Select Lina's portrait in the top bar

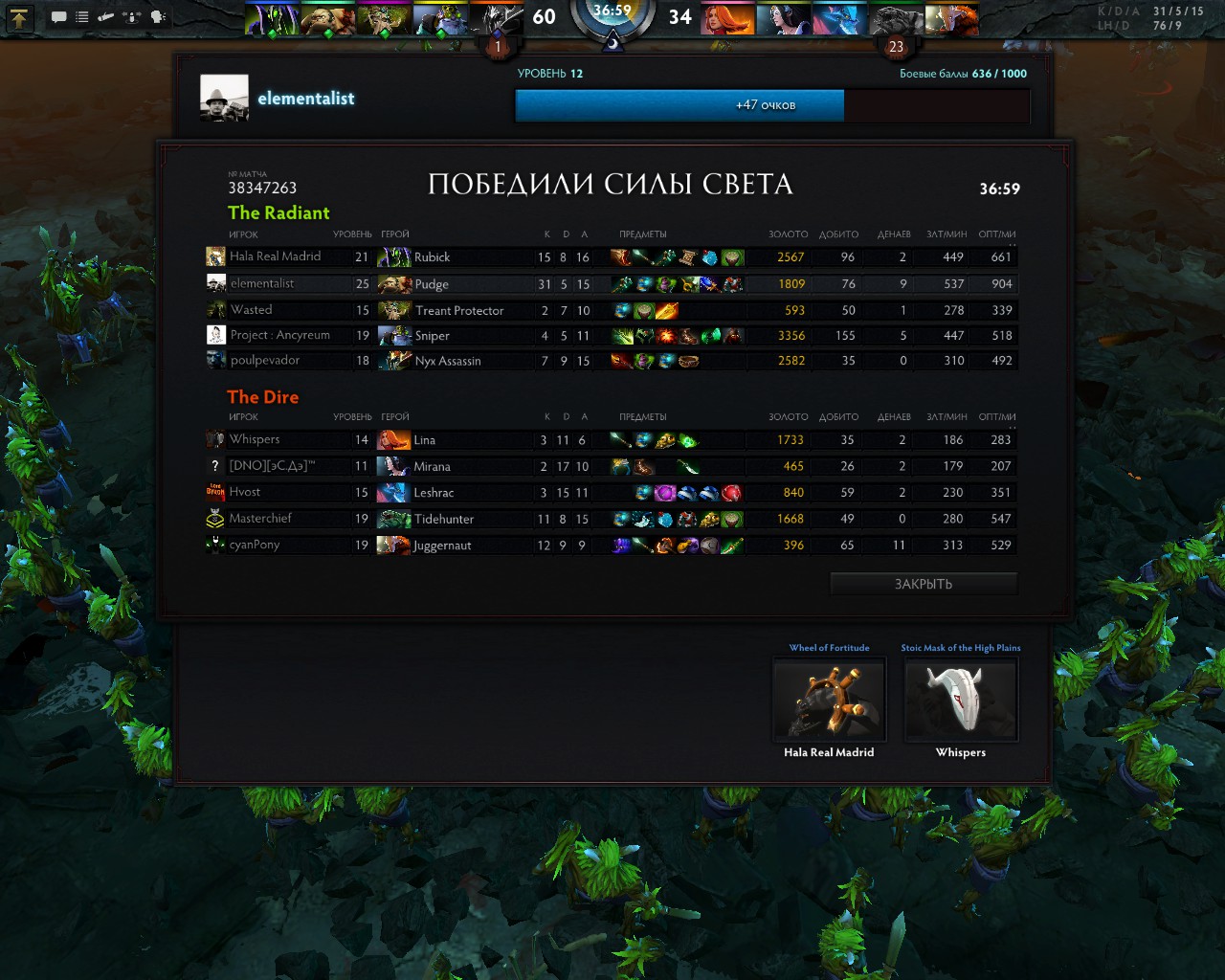point(727,19)
